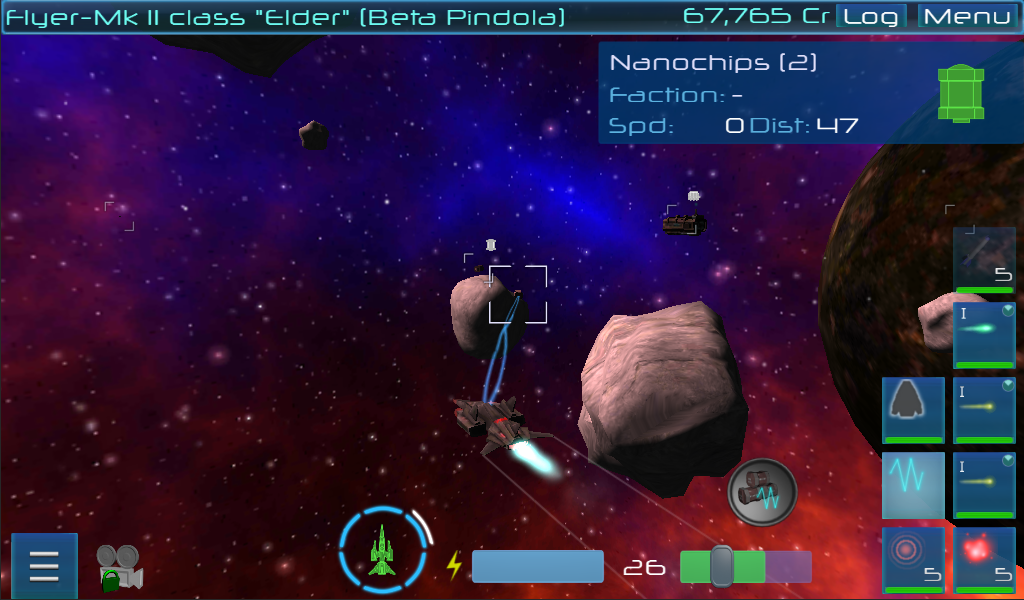Activate the red explosion weapon slot
The image size is (1024, 600).
(x=985, y=560)
